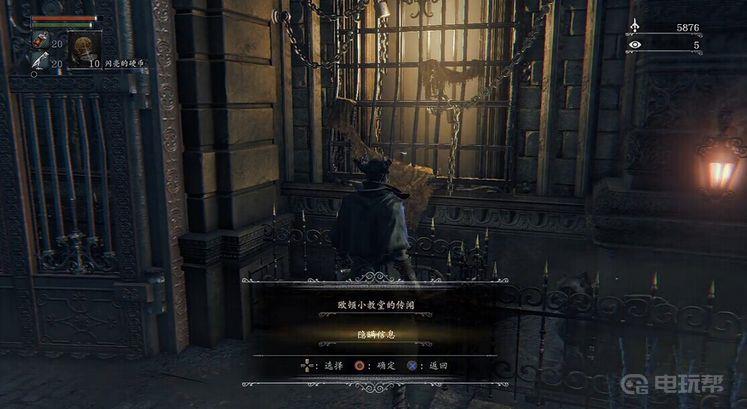
Task: Click the blood vial icon
Action: point(42,41)
